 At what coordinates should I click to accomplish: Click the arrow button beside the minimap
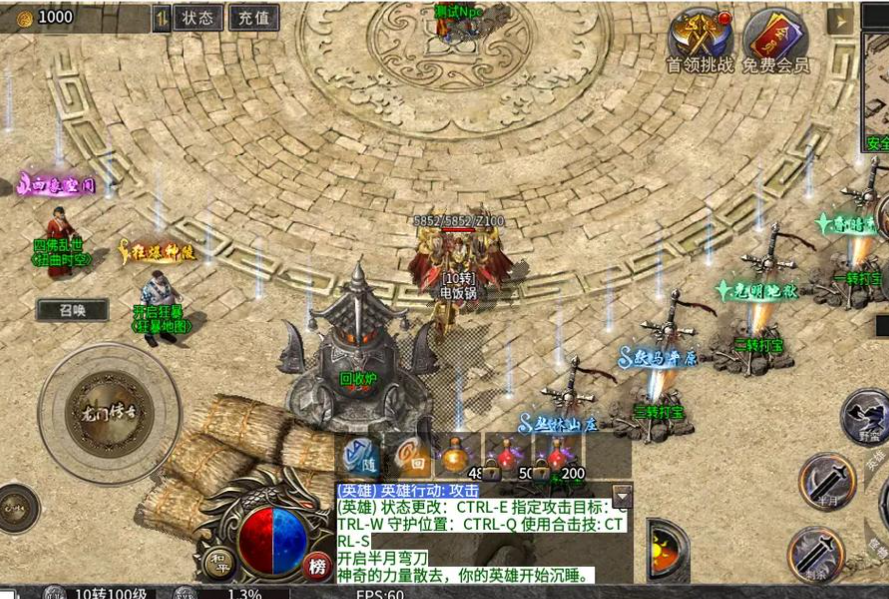(842, 19)
